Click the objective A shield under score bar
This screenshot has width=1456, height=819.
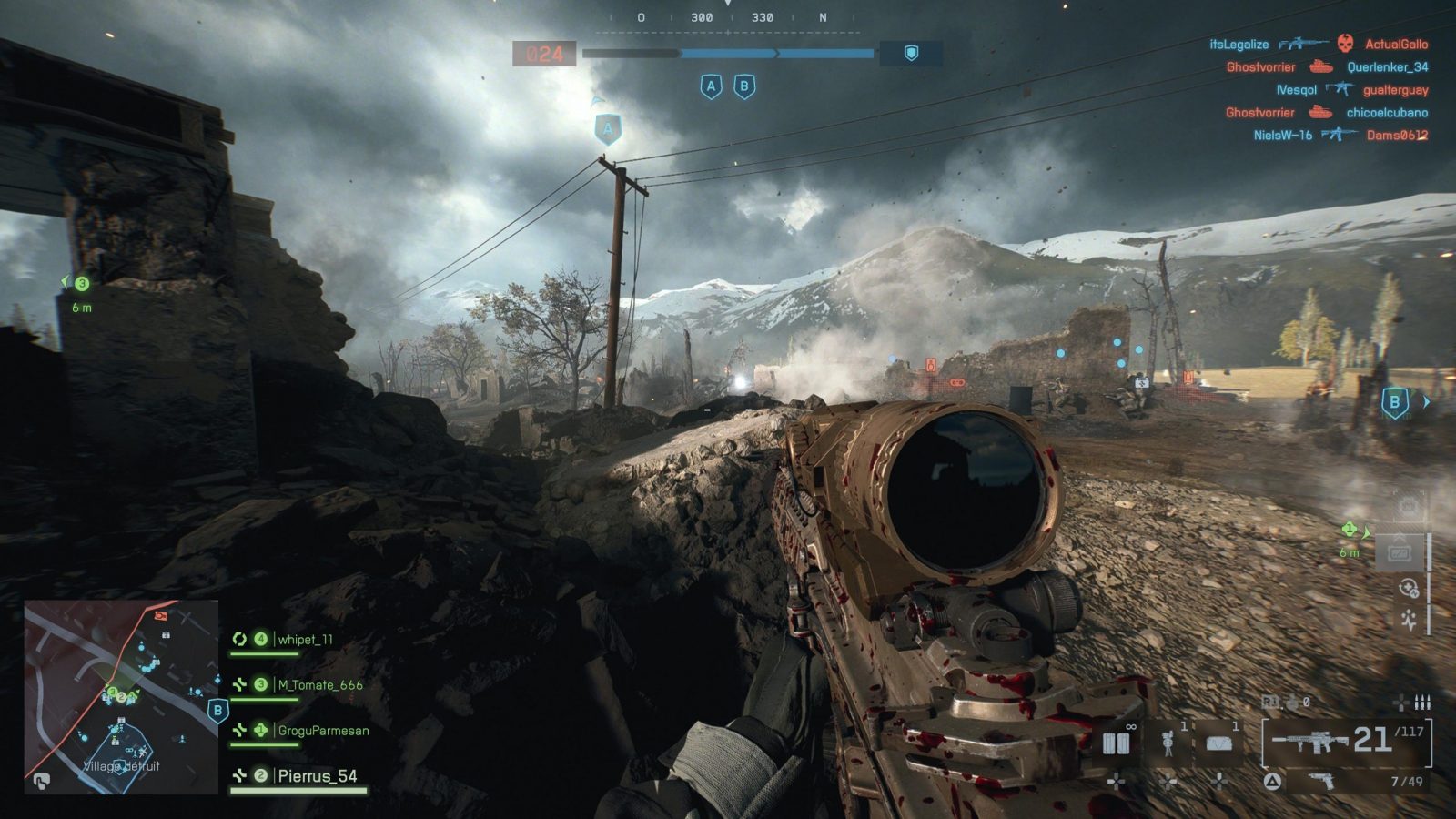click(x=711, y=86)
